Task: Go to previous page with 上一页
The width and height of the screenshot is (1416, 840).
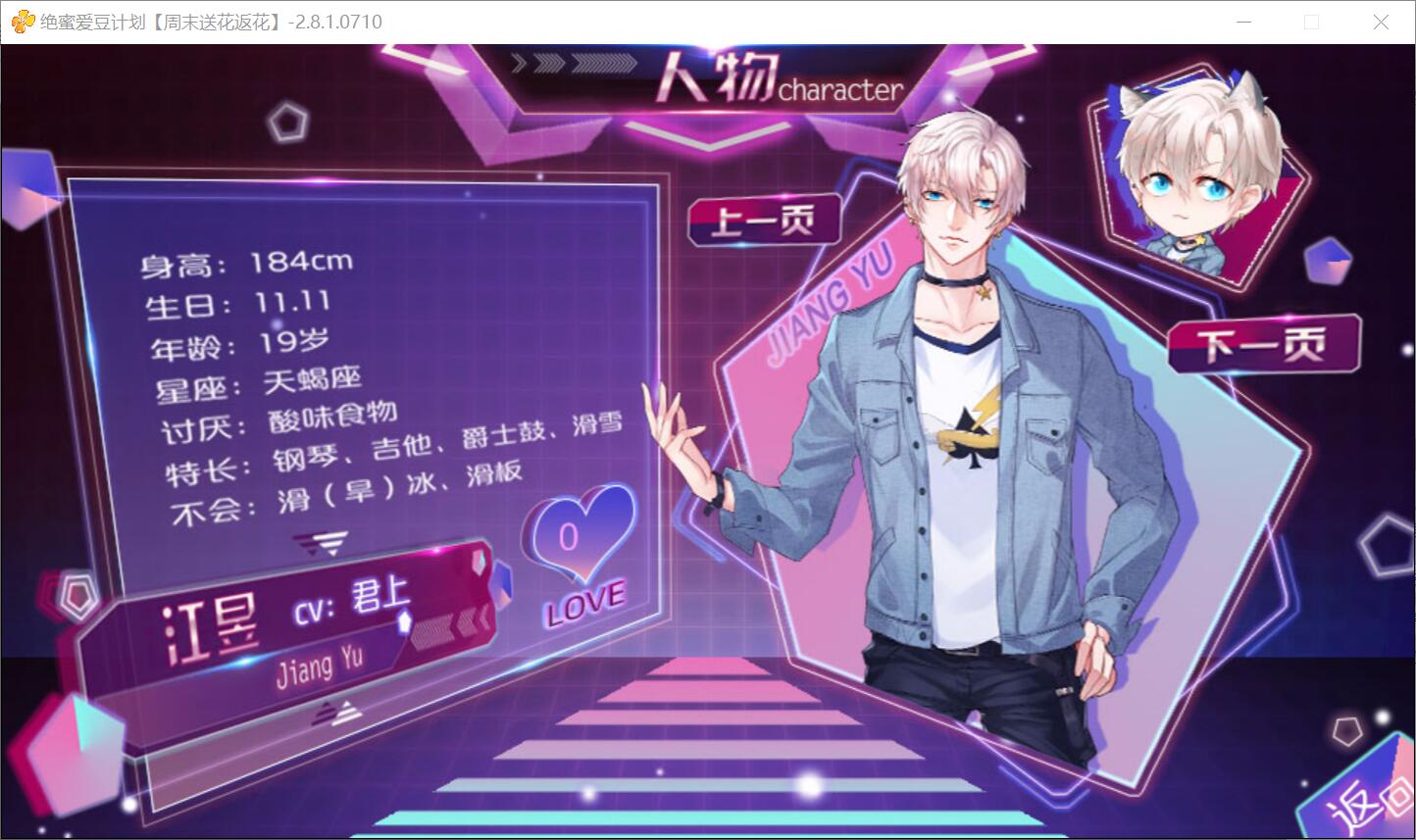Action: point(764,220)
